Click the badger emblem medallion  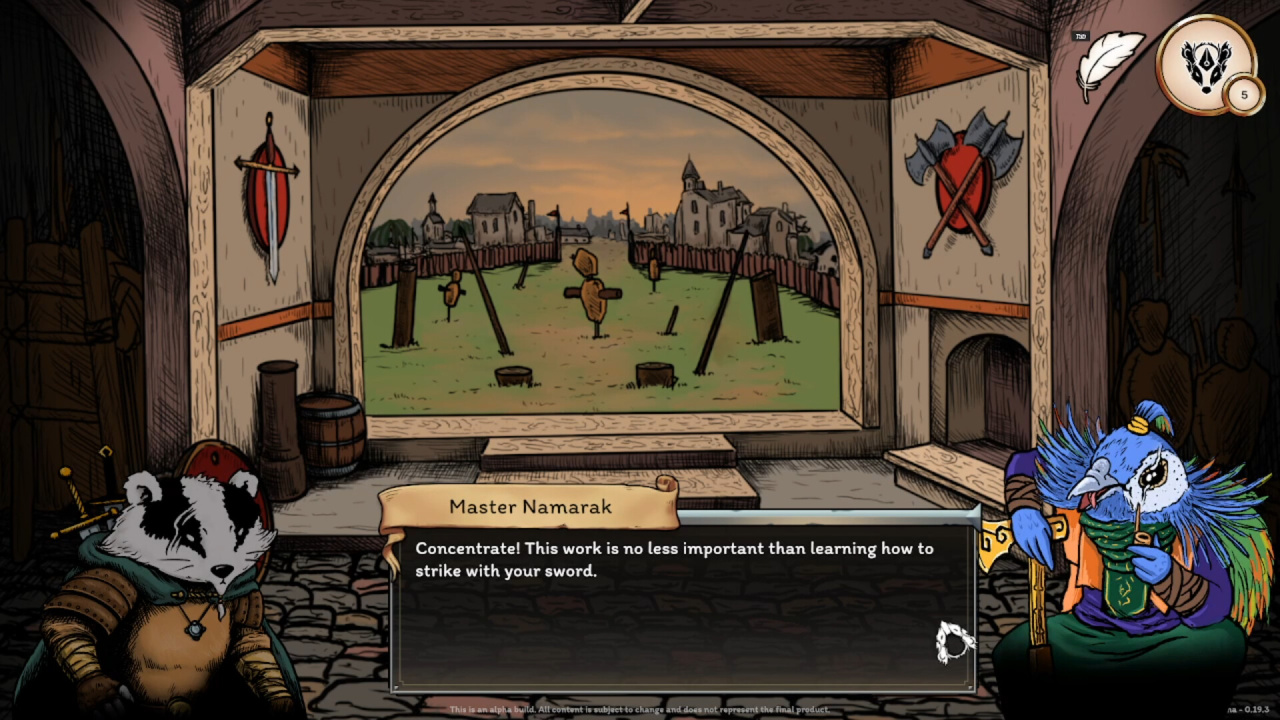pos(1205,62)
